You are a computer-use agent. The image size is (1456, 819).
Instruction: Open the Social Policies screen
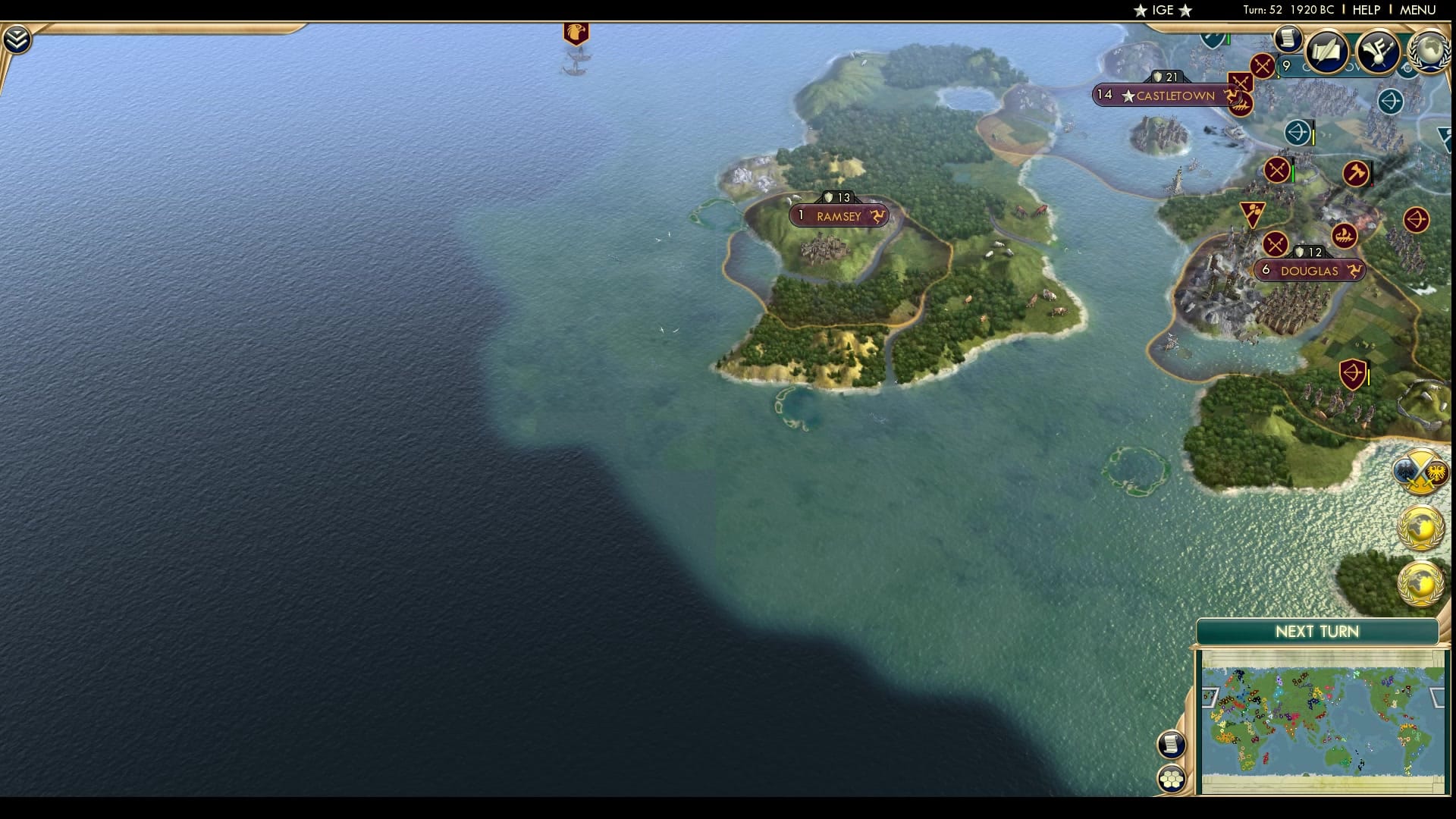1328,52
